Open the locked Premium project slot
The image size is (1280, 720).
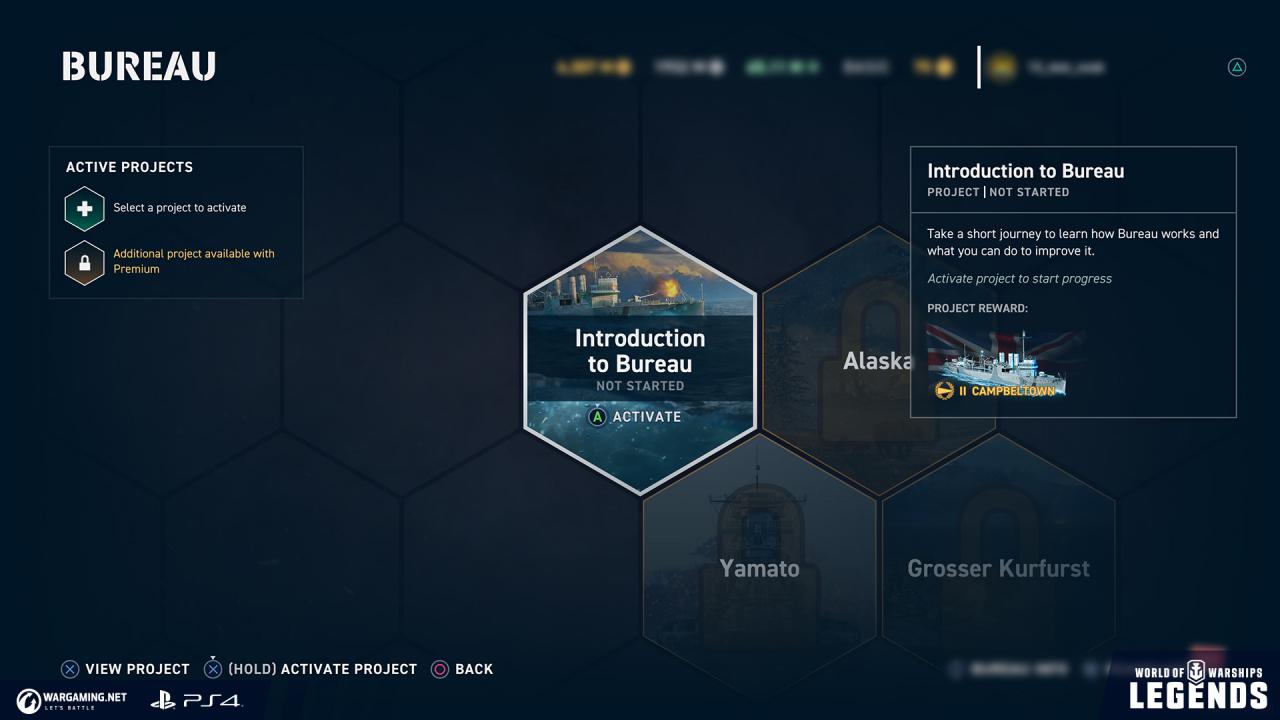pyautogui.click(x=85, y=263)
